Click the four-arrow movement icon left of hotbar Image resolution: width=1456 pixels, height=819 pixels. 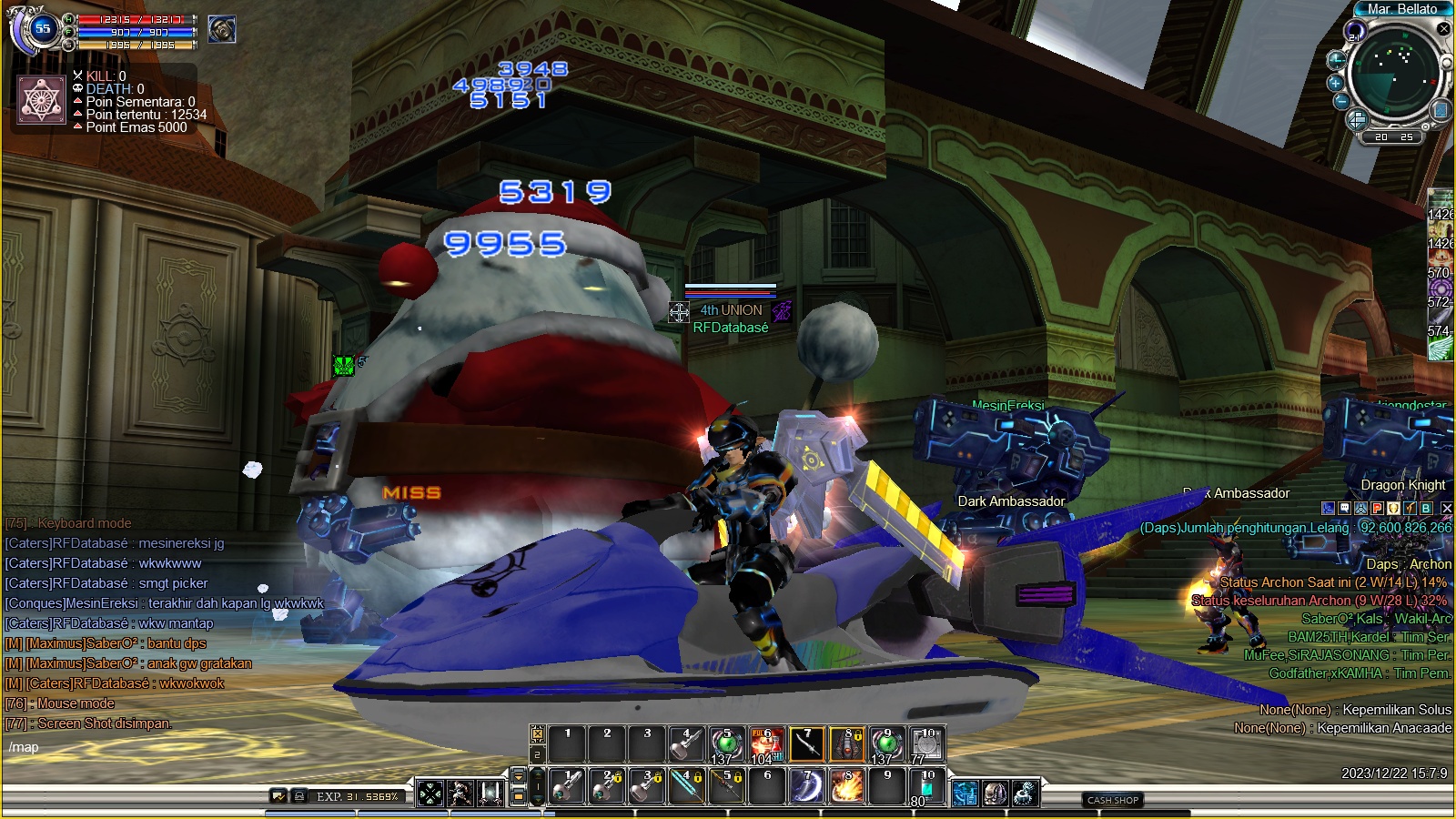click(x=430, y=794)
